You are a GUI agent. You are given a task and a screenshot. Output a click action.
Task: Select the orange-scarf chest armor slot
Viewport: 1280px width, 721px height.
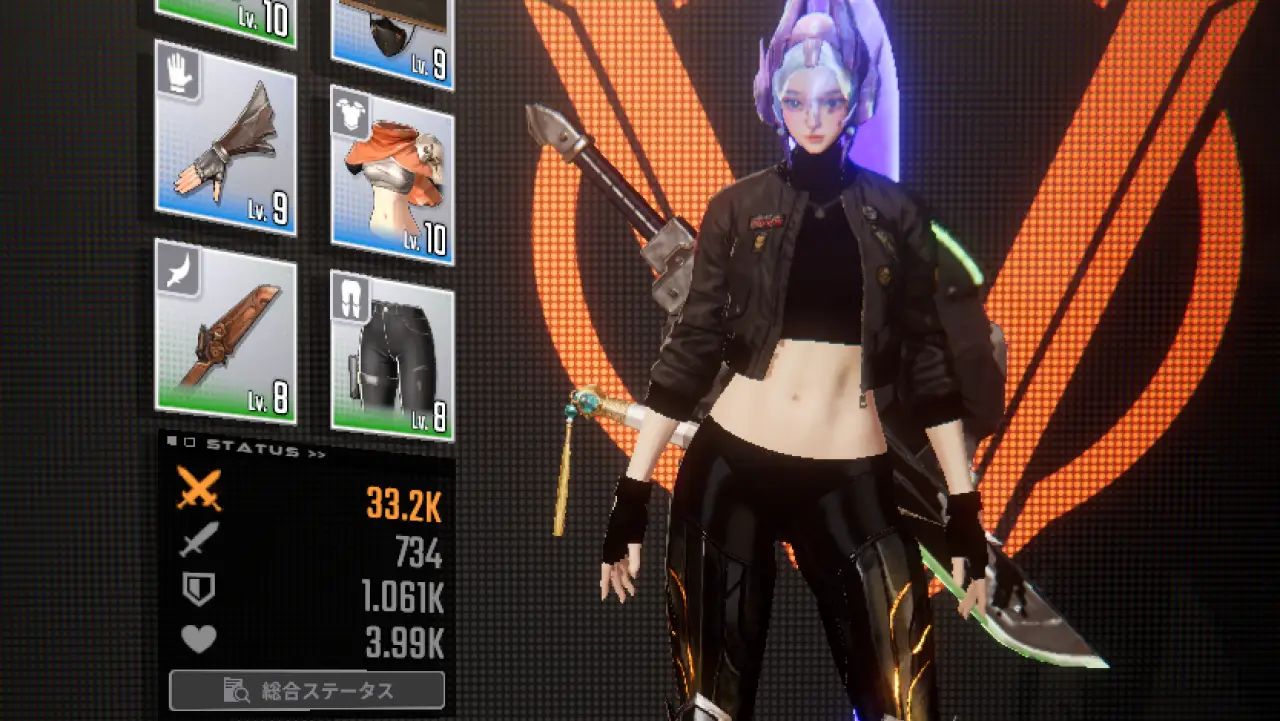coord(392,176)
